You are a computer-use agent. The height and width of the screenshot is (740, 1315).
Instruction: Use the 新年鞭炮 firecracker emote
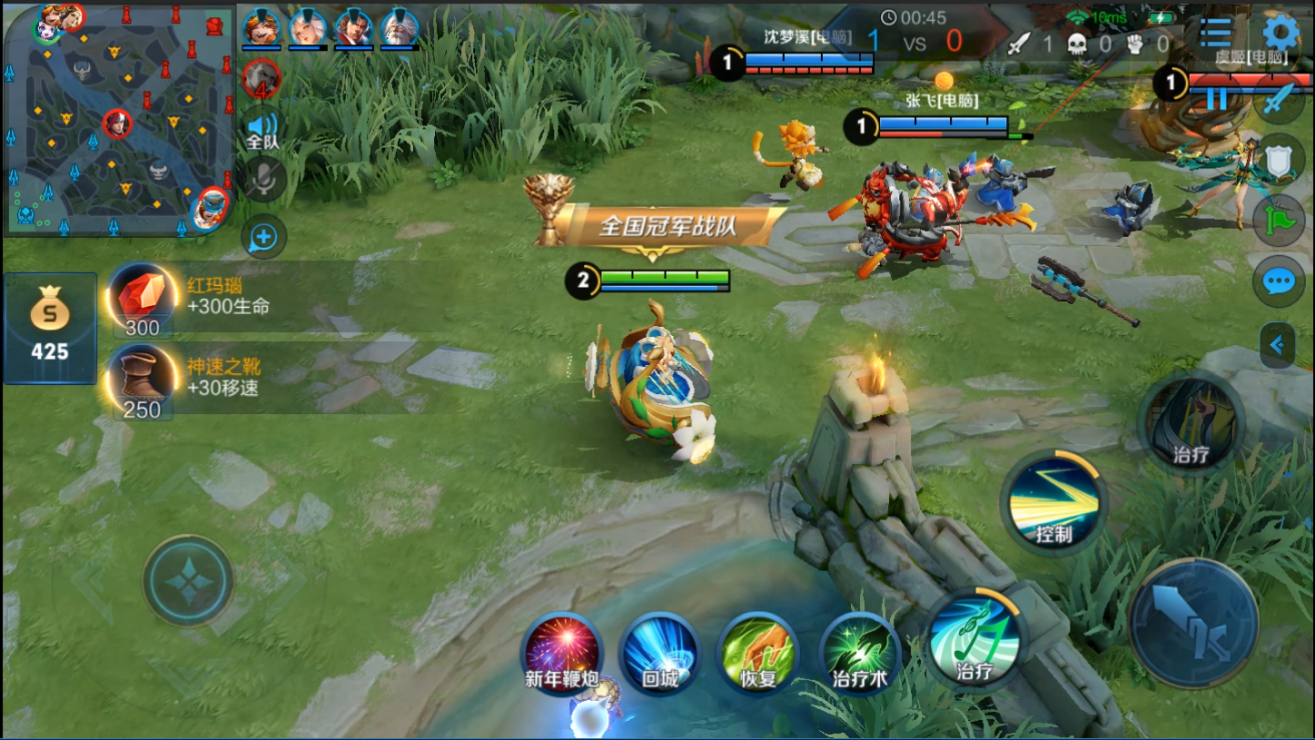click(562, 651)
